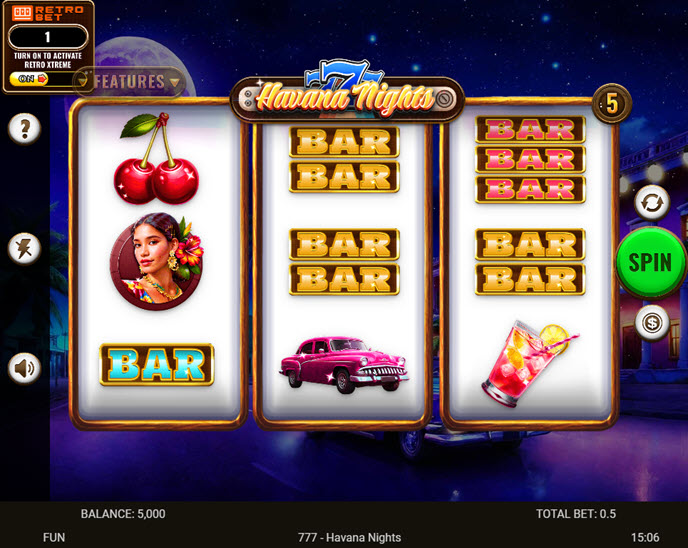688x548 pixels.
Task: Open the help question mark button
Action: [x=25, y=128]
